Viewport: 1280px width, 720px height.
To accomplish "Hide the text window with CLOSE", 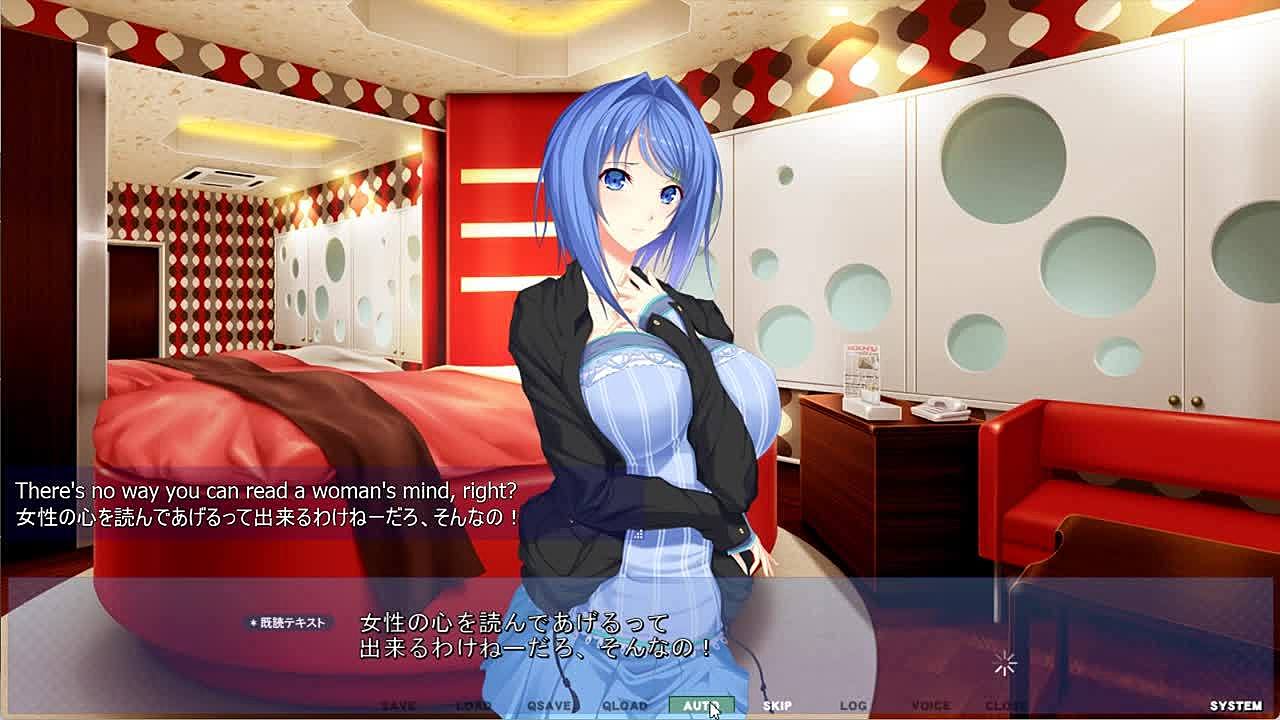I will coord(1005,706).
